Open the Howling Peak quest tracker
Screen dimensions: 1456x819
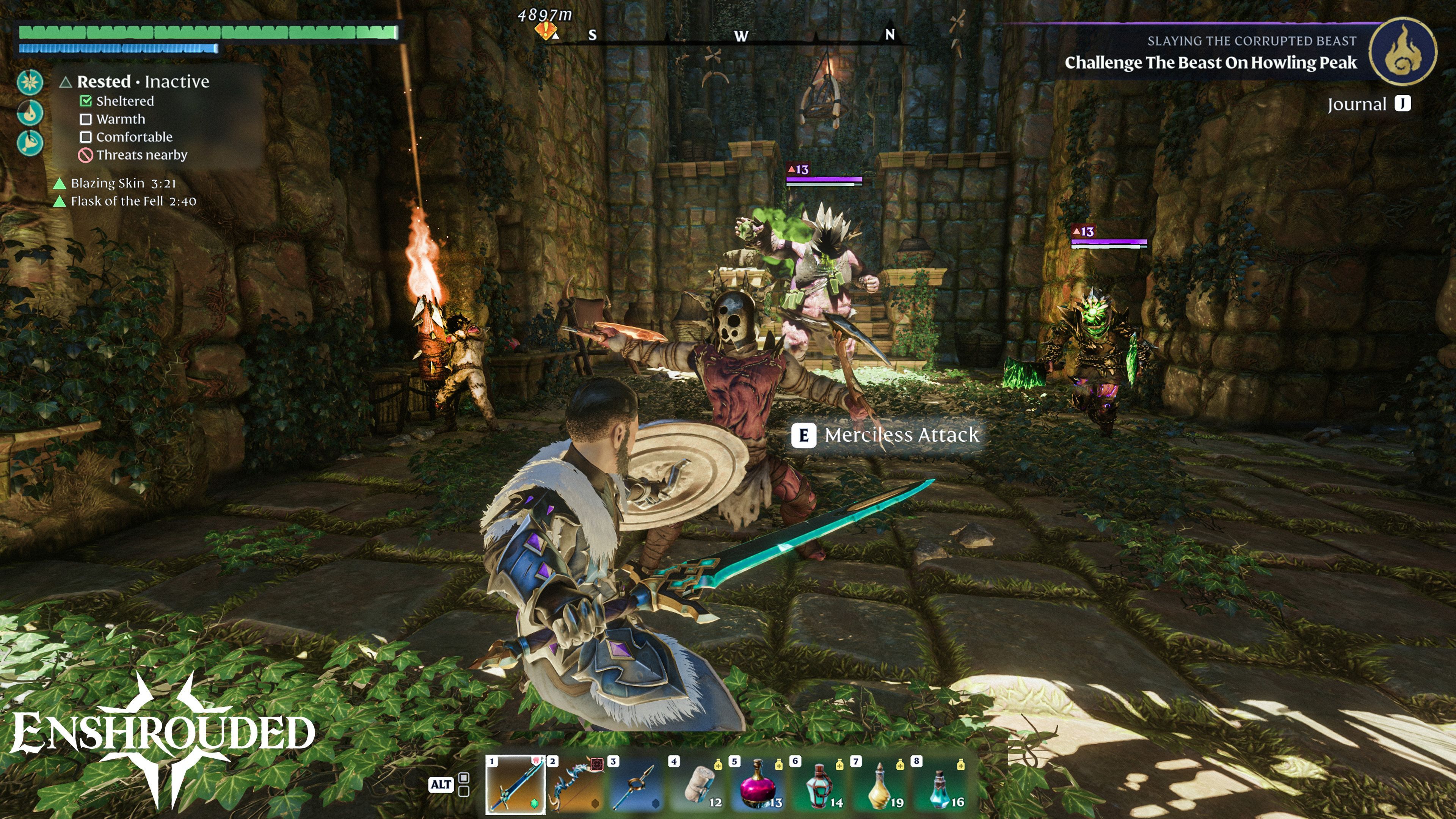point(1210,62)
